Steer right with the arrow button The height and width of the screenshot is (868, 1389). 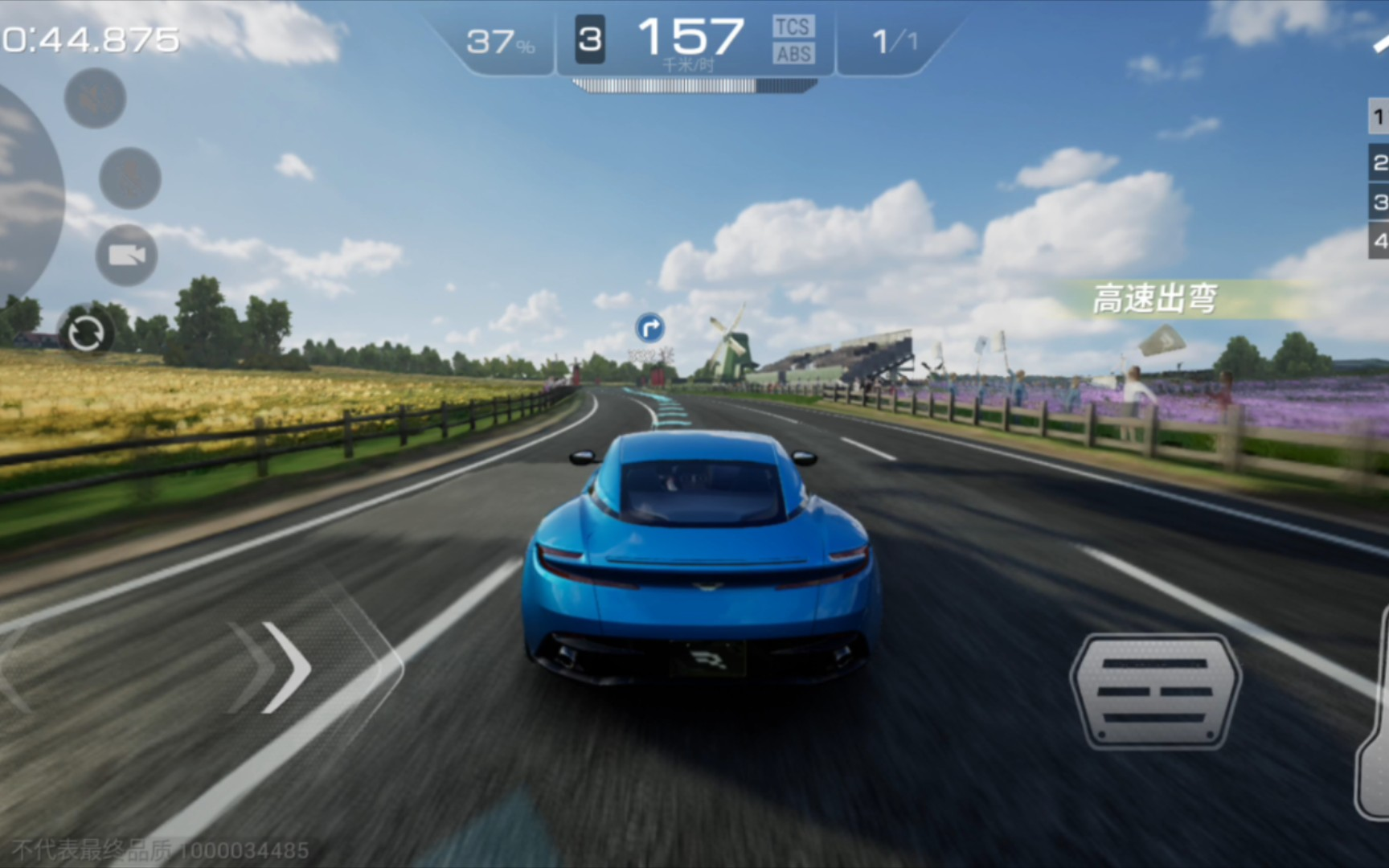281,667
